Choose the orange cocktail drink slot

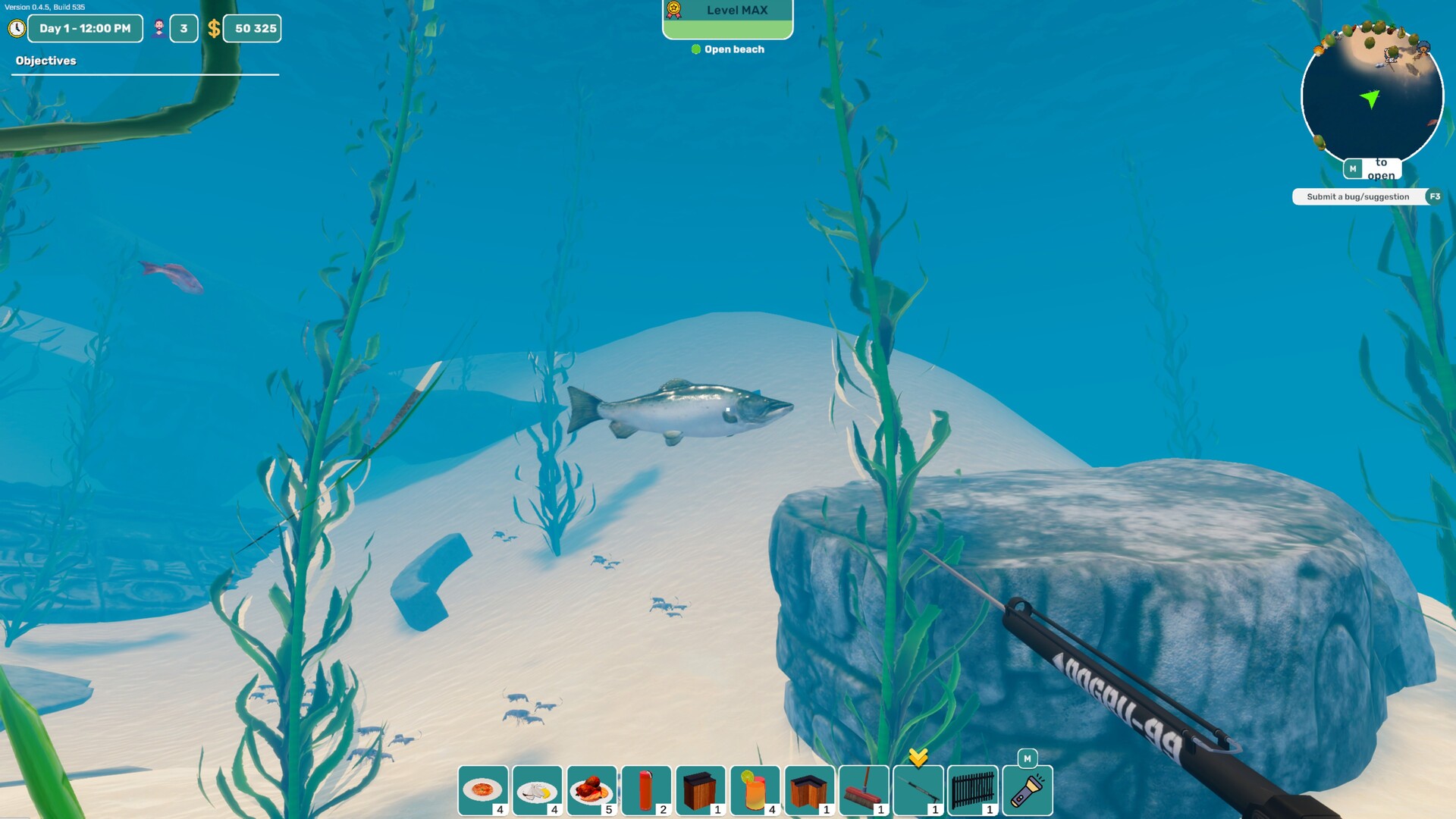(755, 790)
